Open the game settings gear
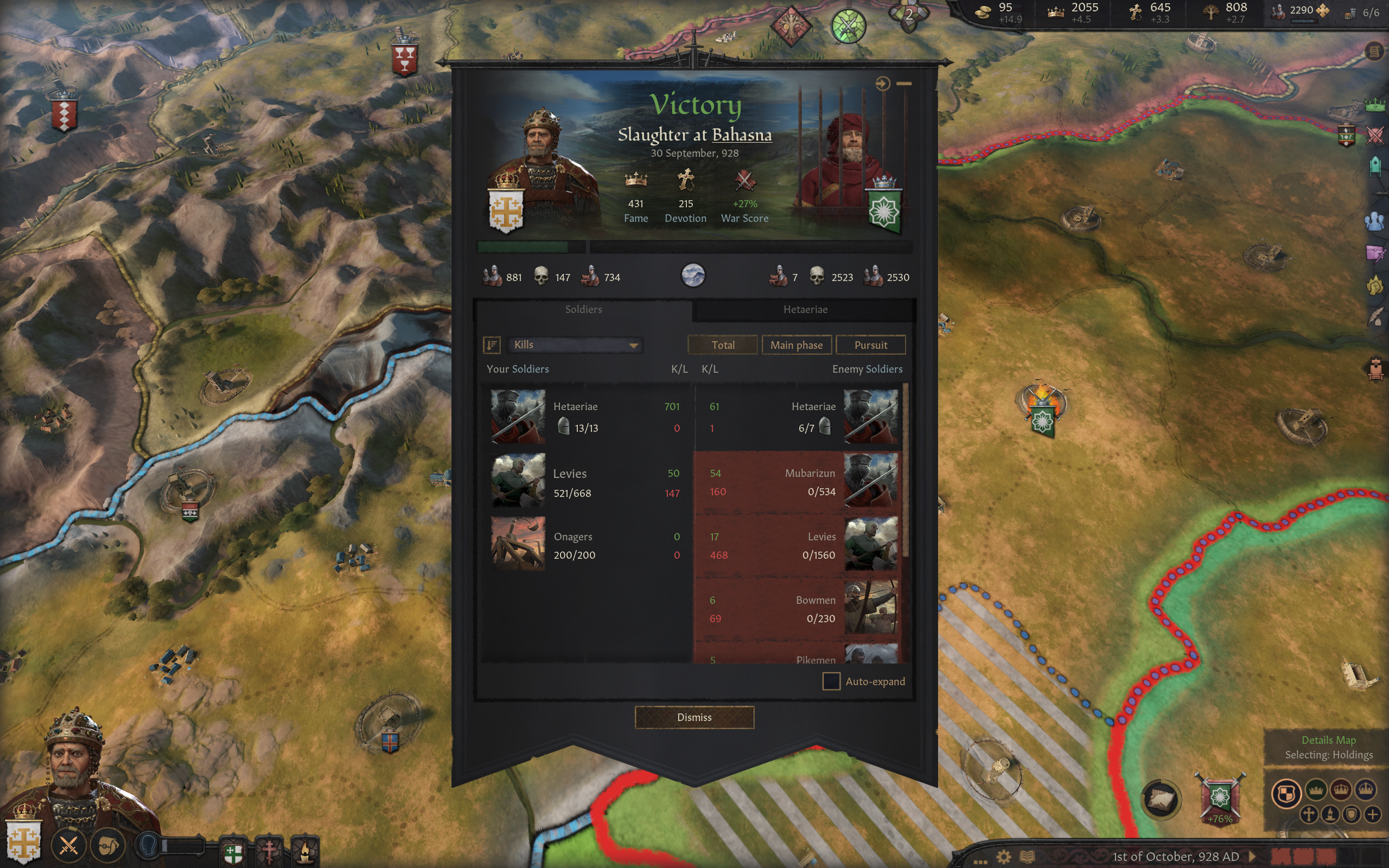 pos(1003,857)
